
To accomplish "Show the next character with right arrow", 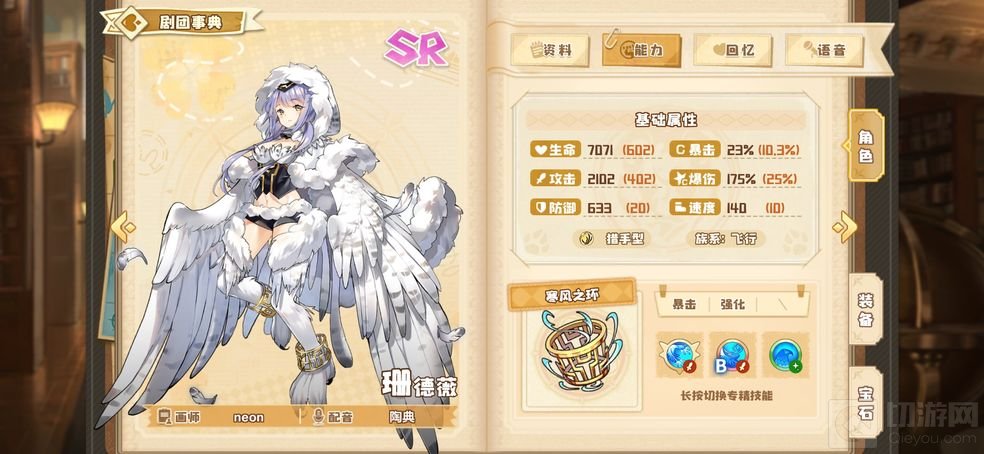I will tap(845, 227).
